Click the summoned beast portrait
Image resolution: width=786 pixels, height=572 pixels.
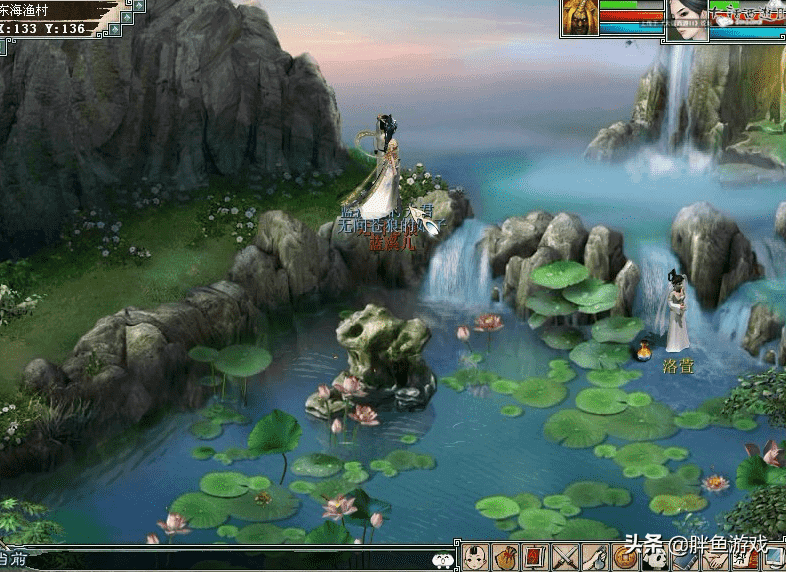click(x=580, y=17)
